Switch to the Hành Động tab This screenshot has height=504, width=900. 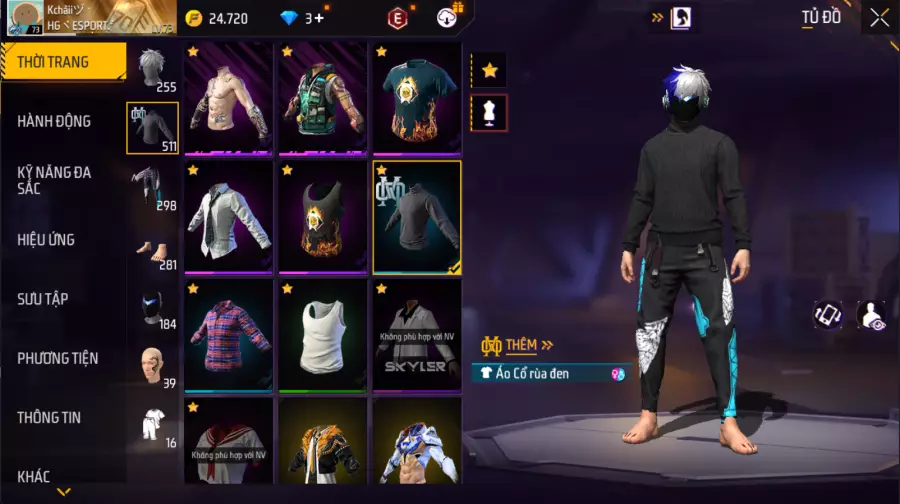coord(55,121)
